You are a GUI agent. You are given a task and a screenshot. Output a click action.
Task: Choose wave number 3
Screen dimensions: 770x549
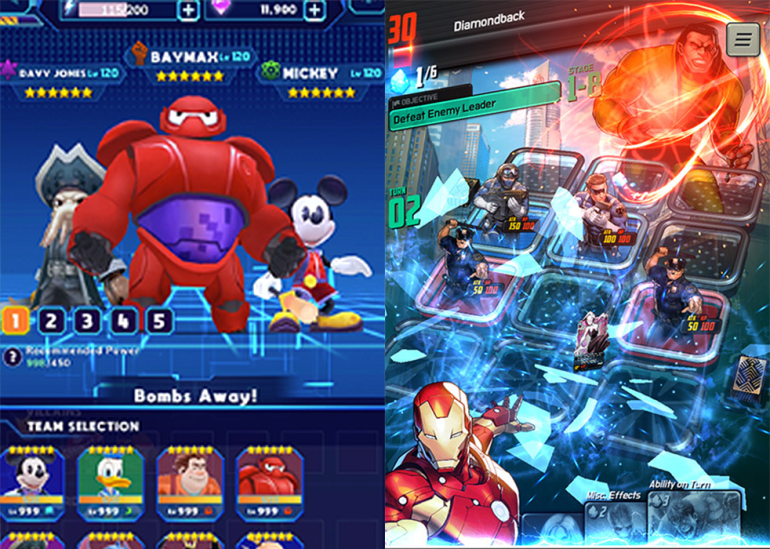pos(88,321)
